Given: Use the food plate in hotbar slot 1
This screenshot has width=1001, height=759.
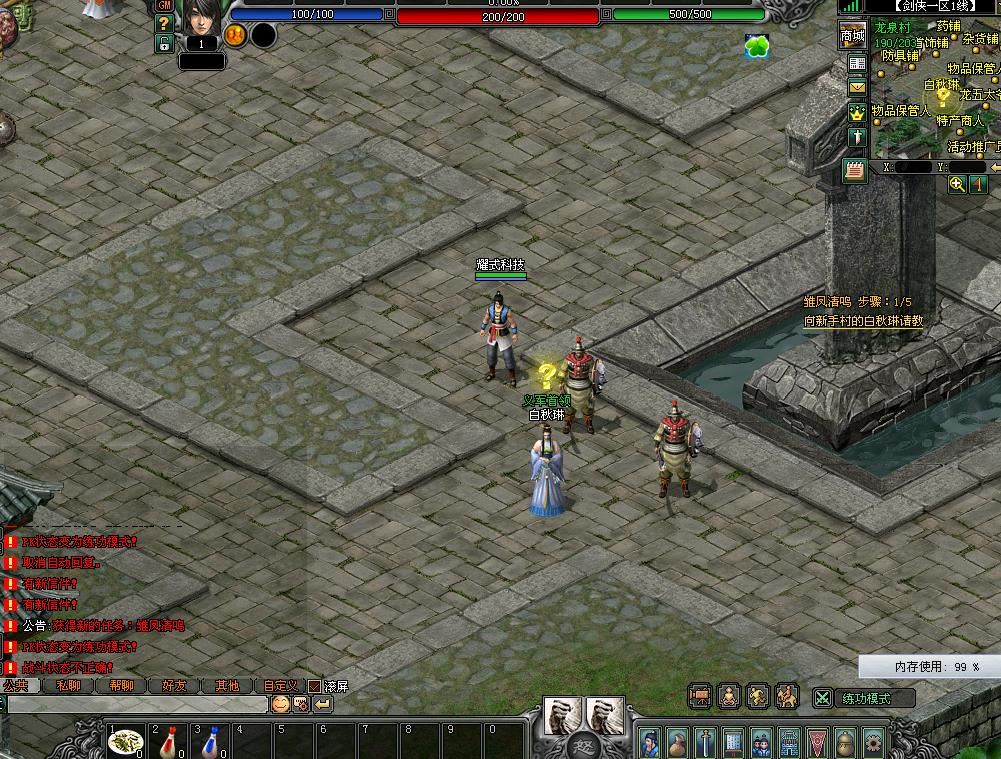Looking at the screenshot, I should click(x=125, y=741).
